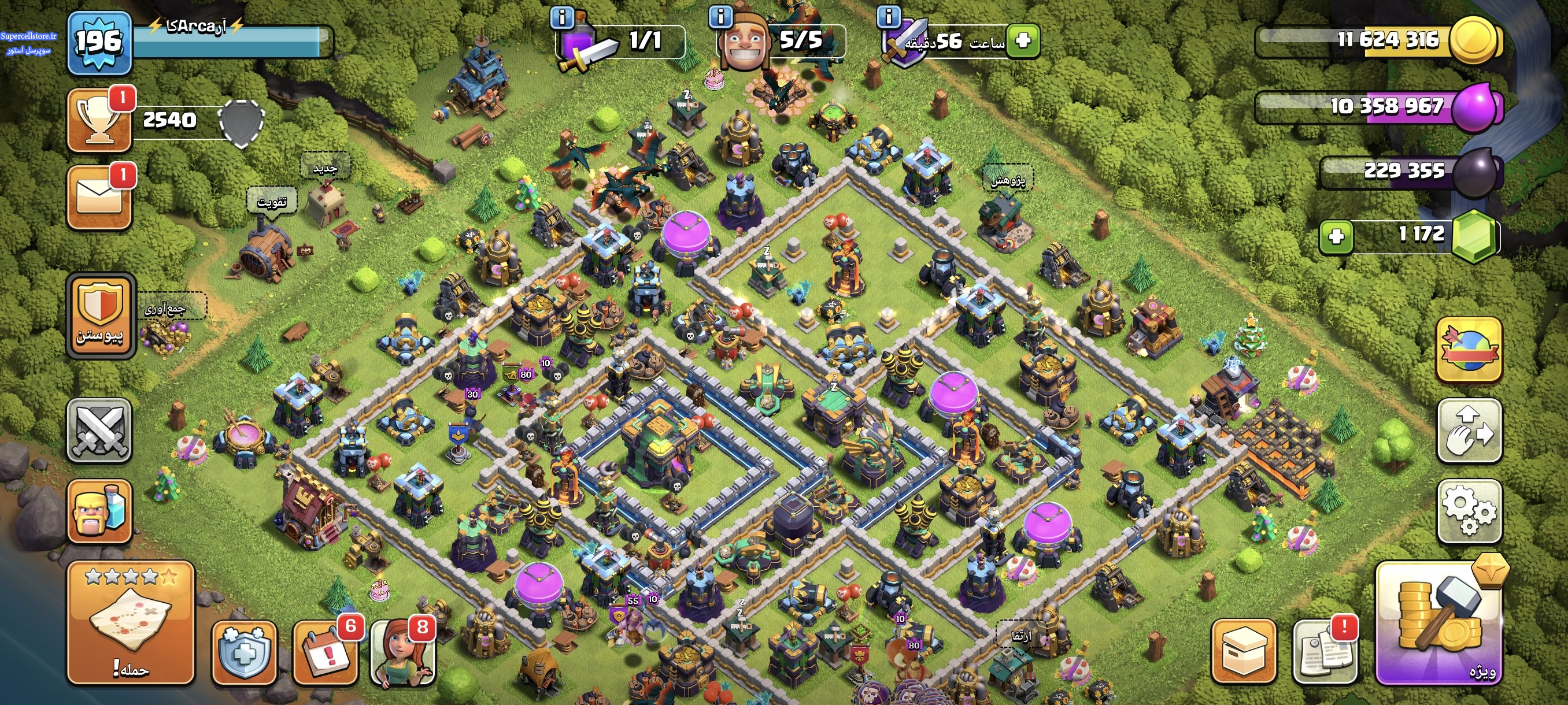Open the barbarian army training menu
The height and width of the screenshot is (705, 1568).
point(99,510)
